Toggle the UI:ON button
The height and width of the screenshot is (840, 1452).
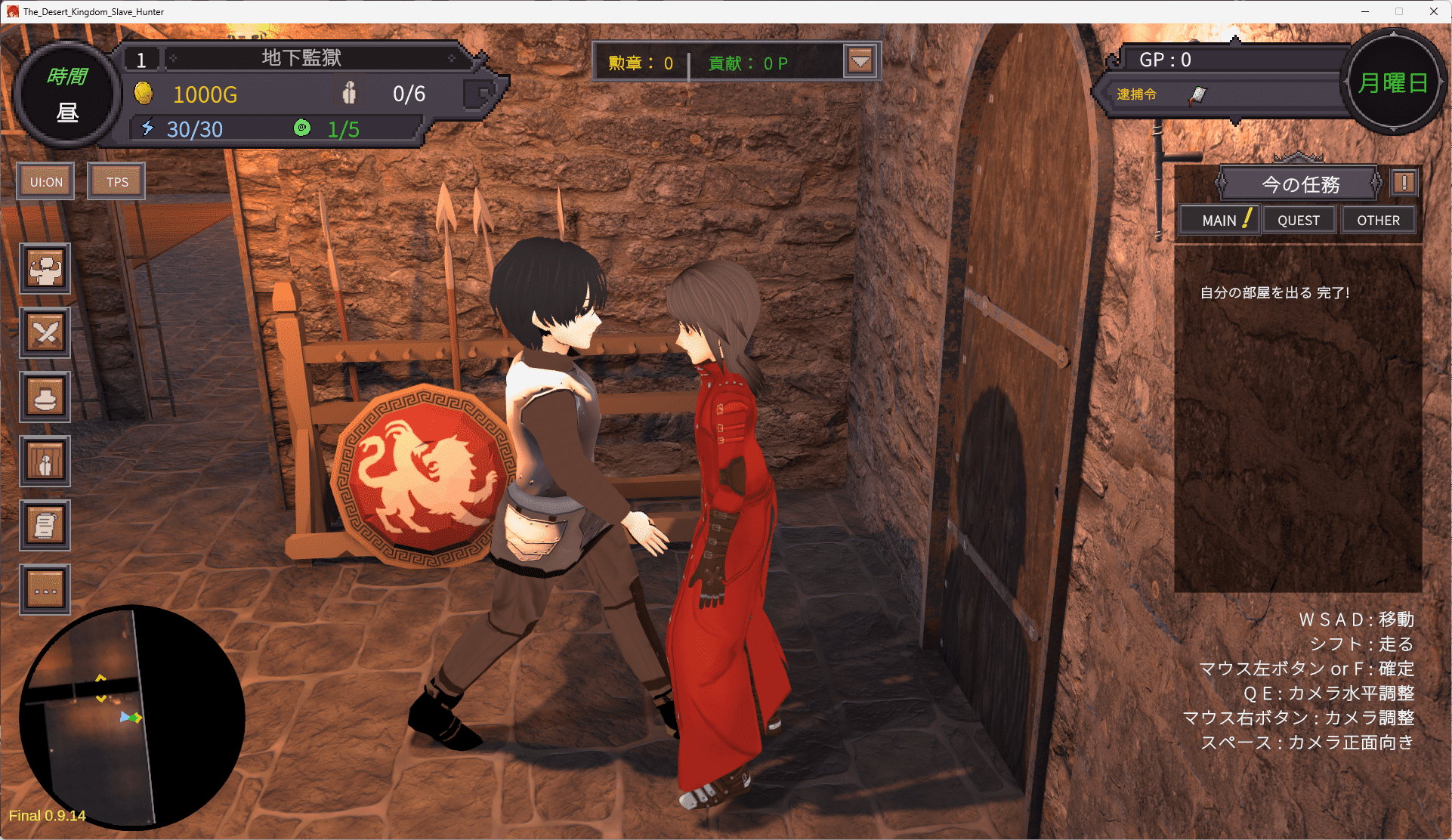[46, 182]
